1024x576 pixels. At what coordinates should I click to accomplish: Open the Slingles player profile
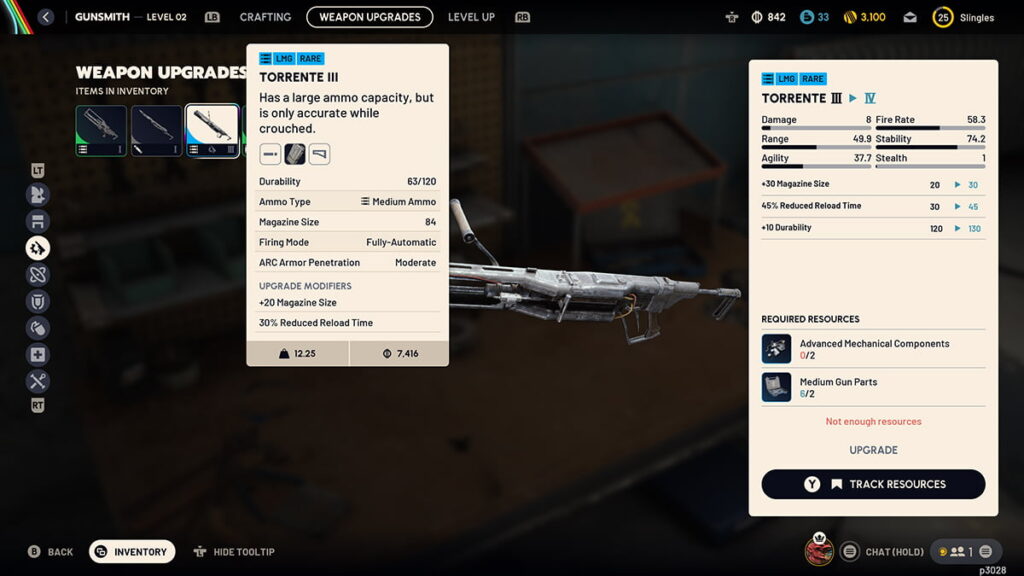click(964, 17)
